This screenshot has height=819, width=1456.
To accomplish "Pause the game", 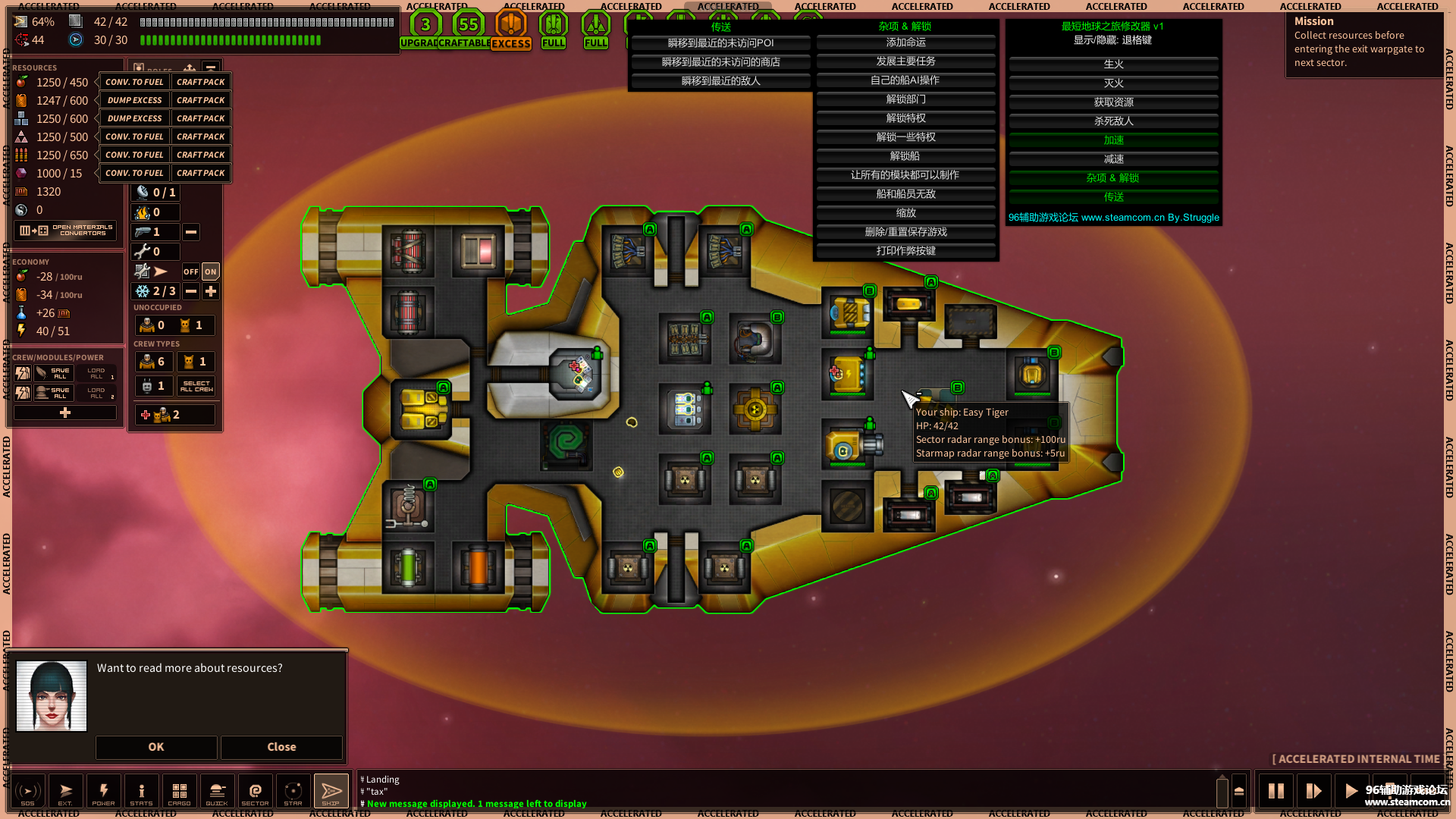I will (1276, 791).
